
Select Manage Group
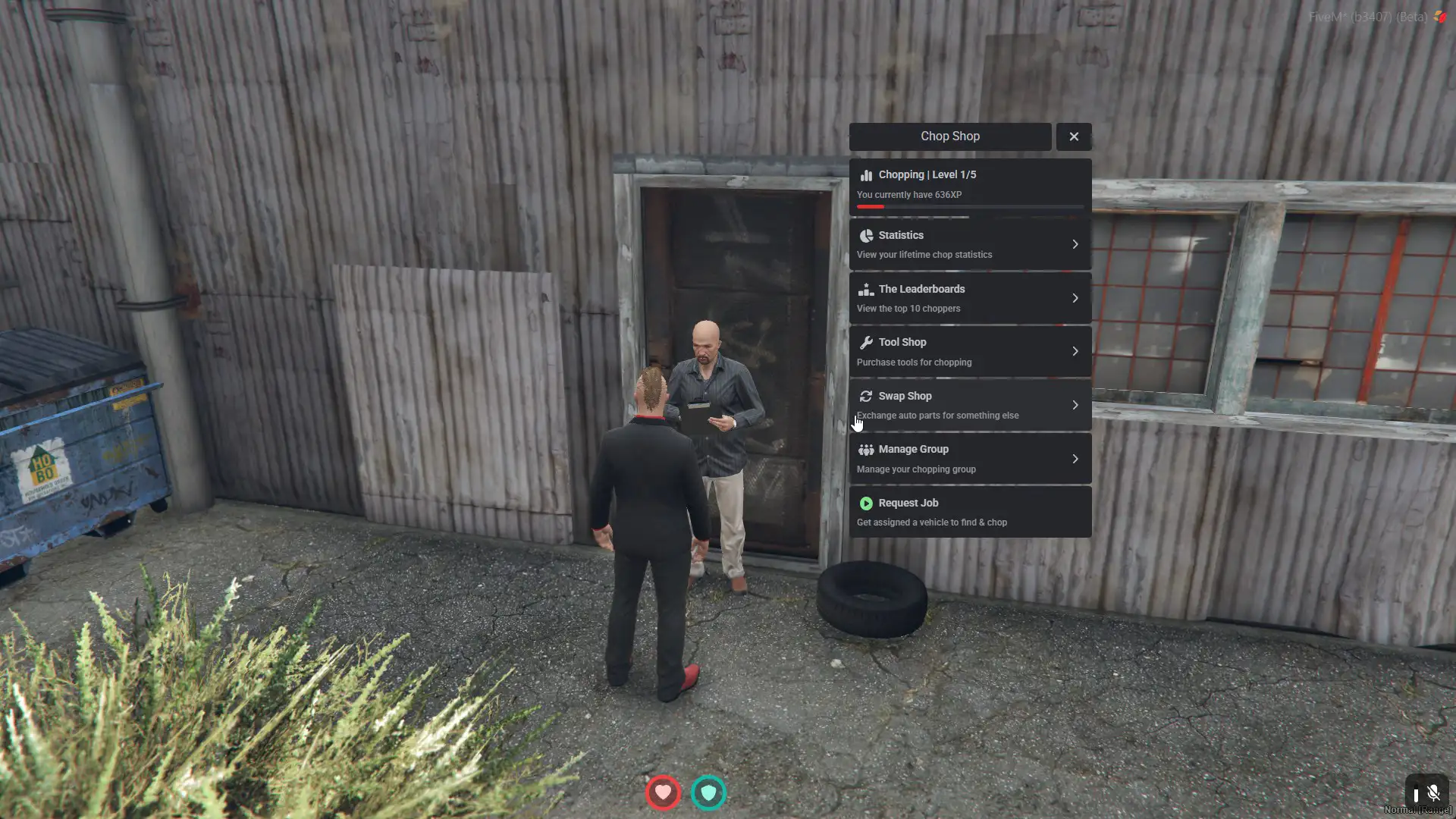(969, 459)
